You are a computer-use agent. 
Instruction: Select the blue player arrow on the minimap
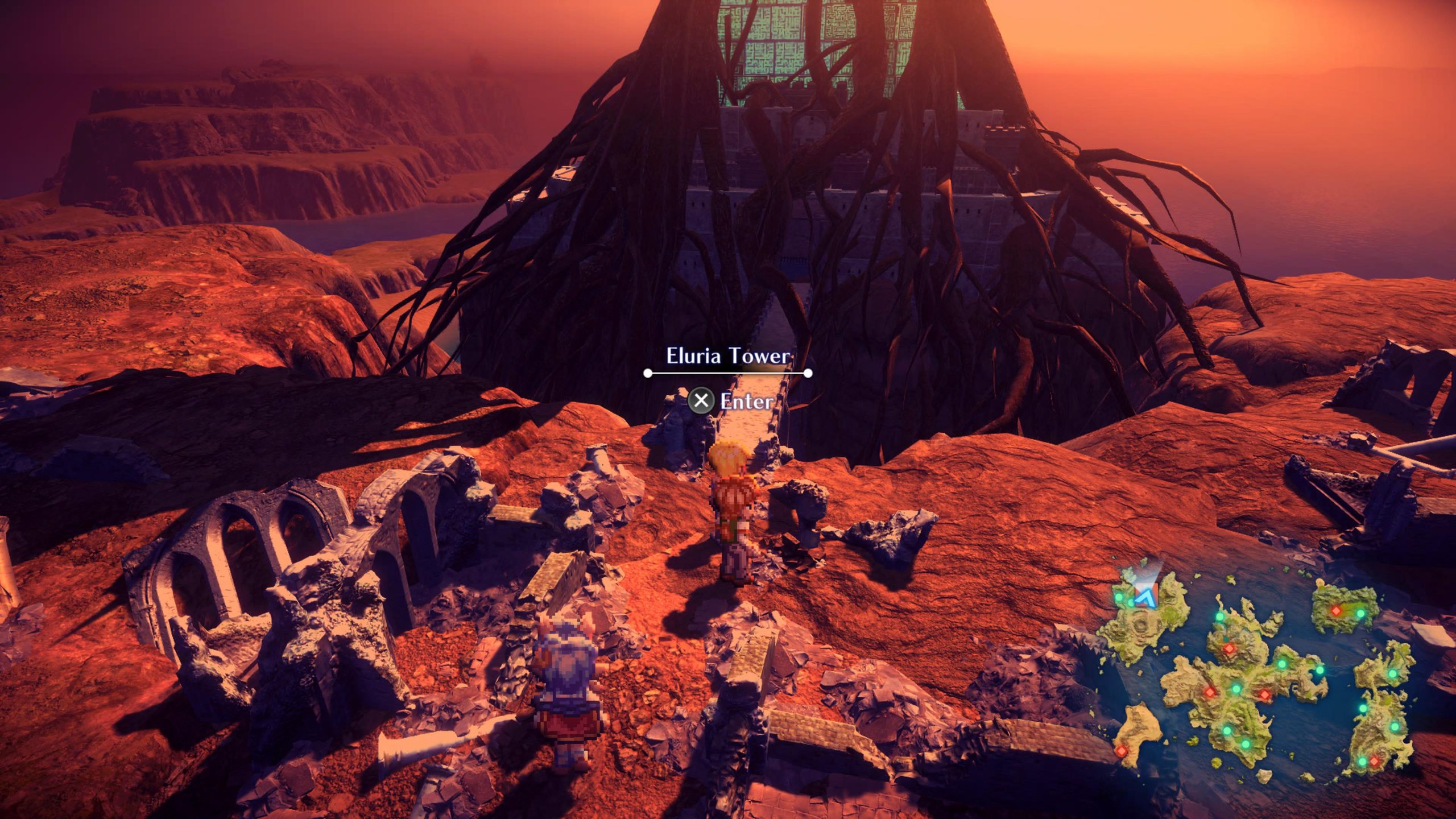click(1143, 597)
